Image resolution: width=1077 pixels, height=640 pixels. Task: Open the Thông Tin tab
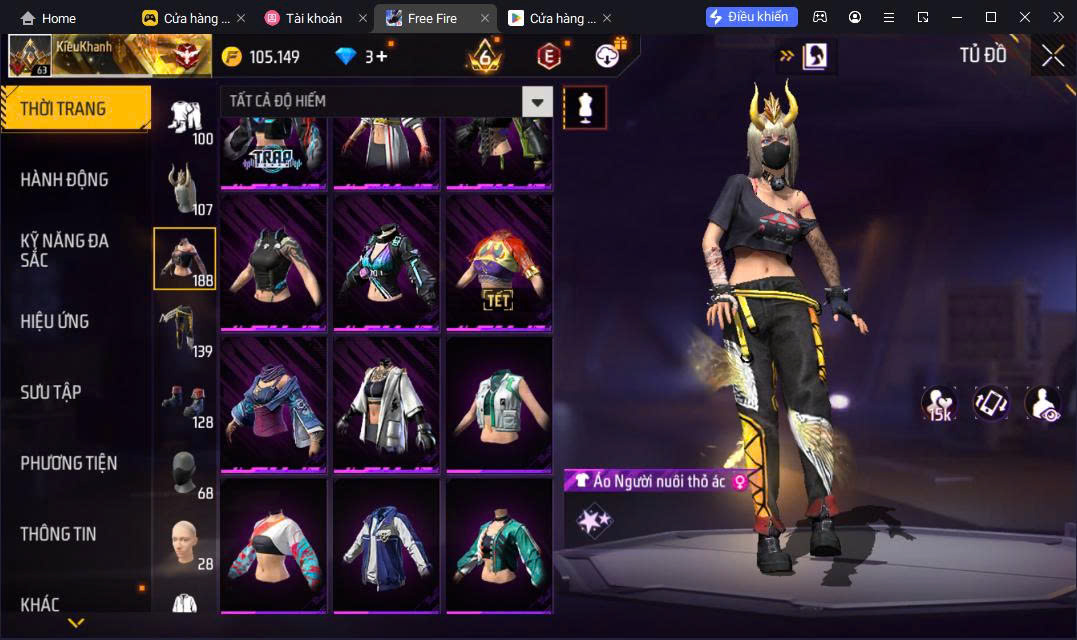[x=59, y=534]
